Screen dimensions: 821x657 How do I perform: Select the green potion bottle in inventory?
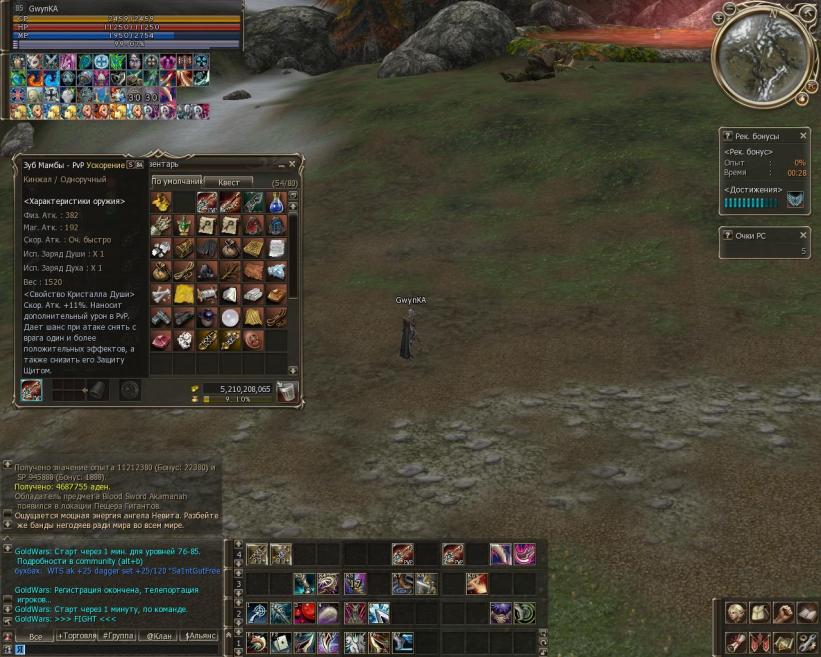click(x=184, y=225)
